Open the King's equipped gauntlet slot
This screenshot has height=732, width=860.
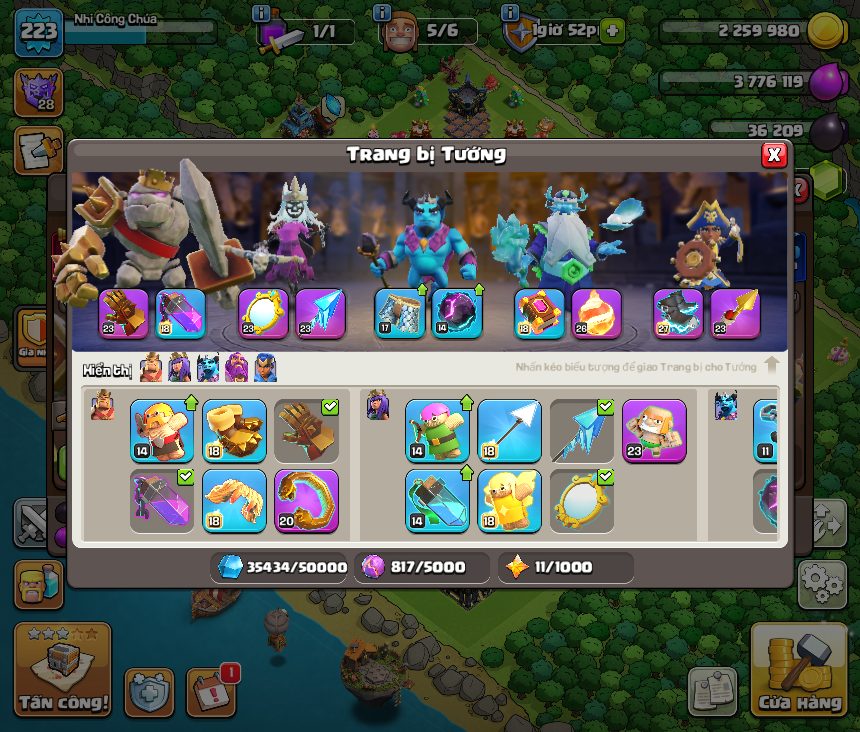click(x=124, y=314)
